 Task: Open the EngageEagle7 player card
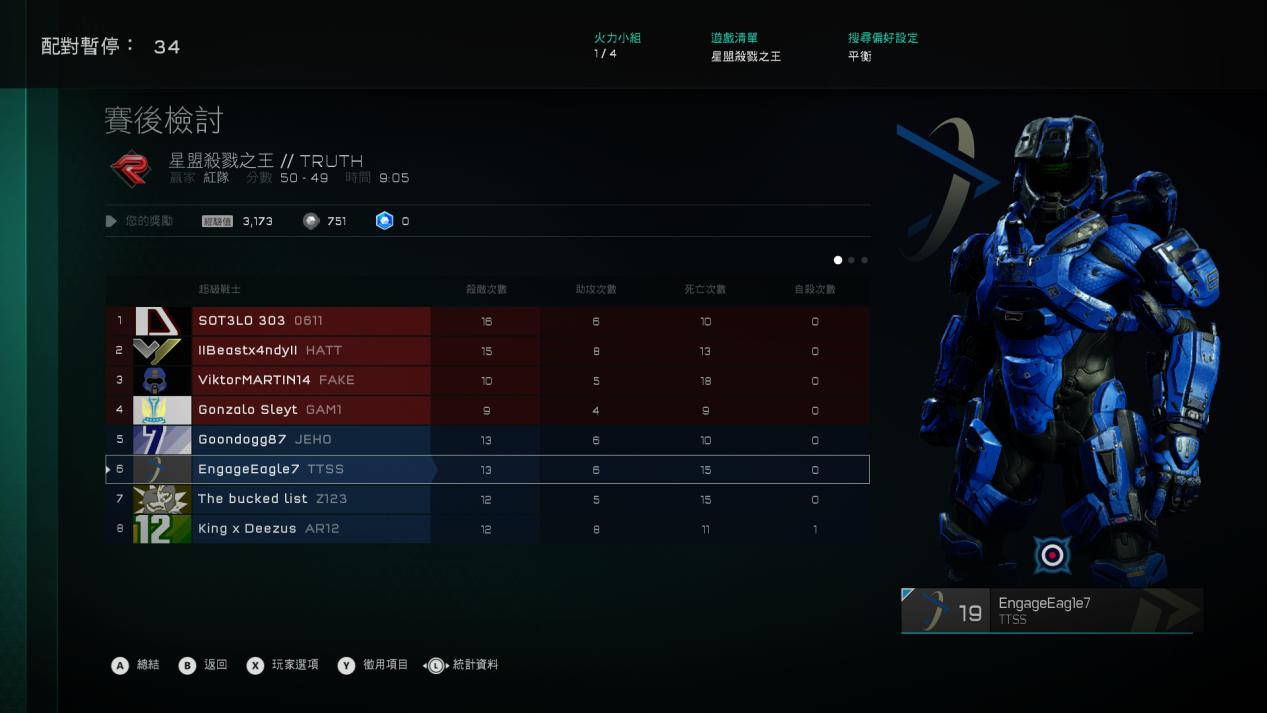coord(1051,610)
